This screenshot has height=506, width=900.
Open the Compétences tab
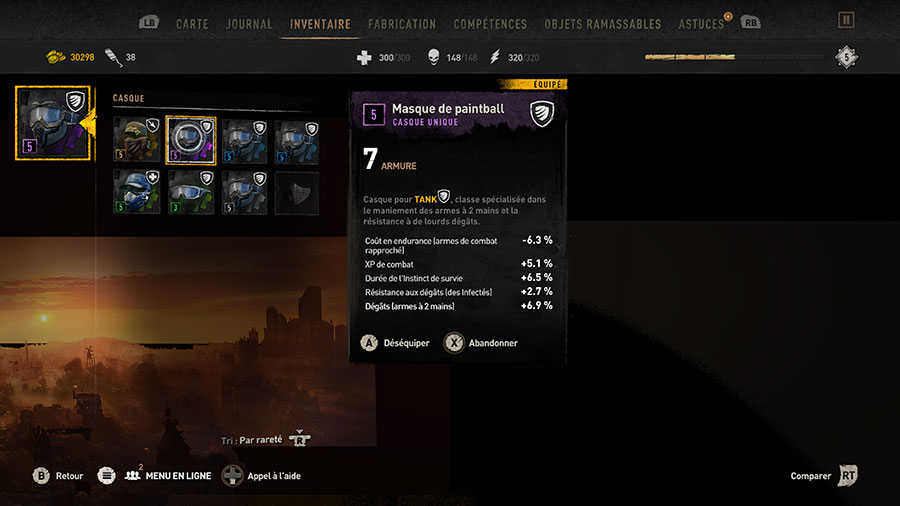(x=490, y=24)
